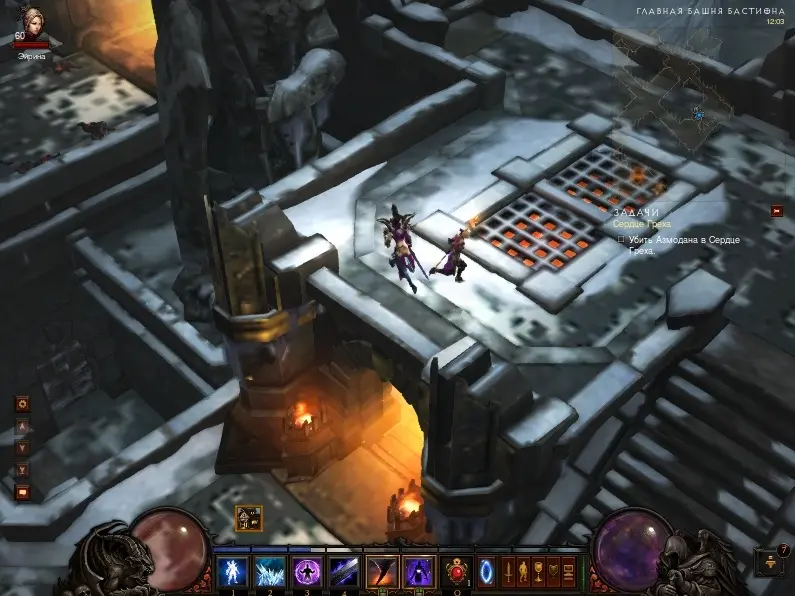Screen dimensions: 795x596
Task: Click Erina's character portrait
Action: click(32, 22)
